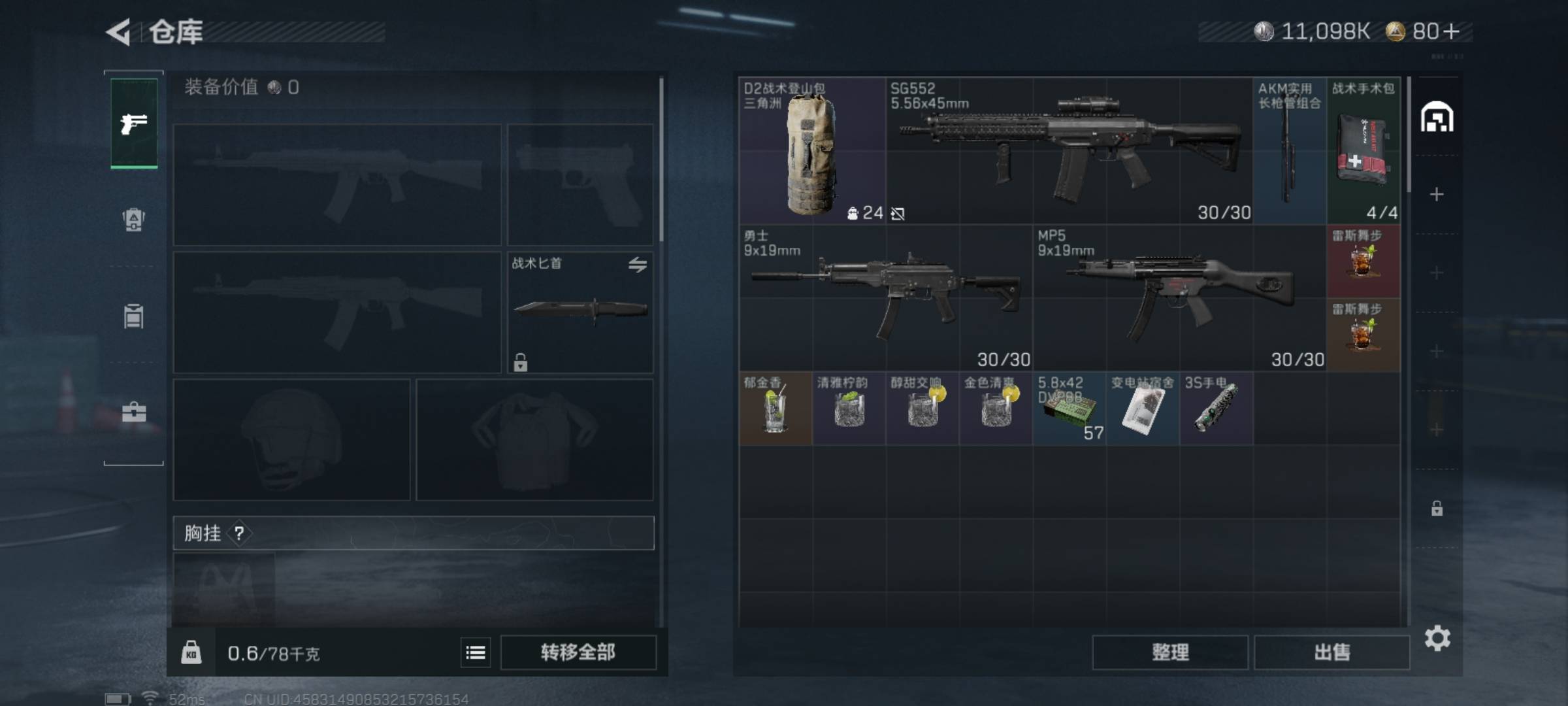Open stash settings gear icon

point(1437,638)
